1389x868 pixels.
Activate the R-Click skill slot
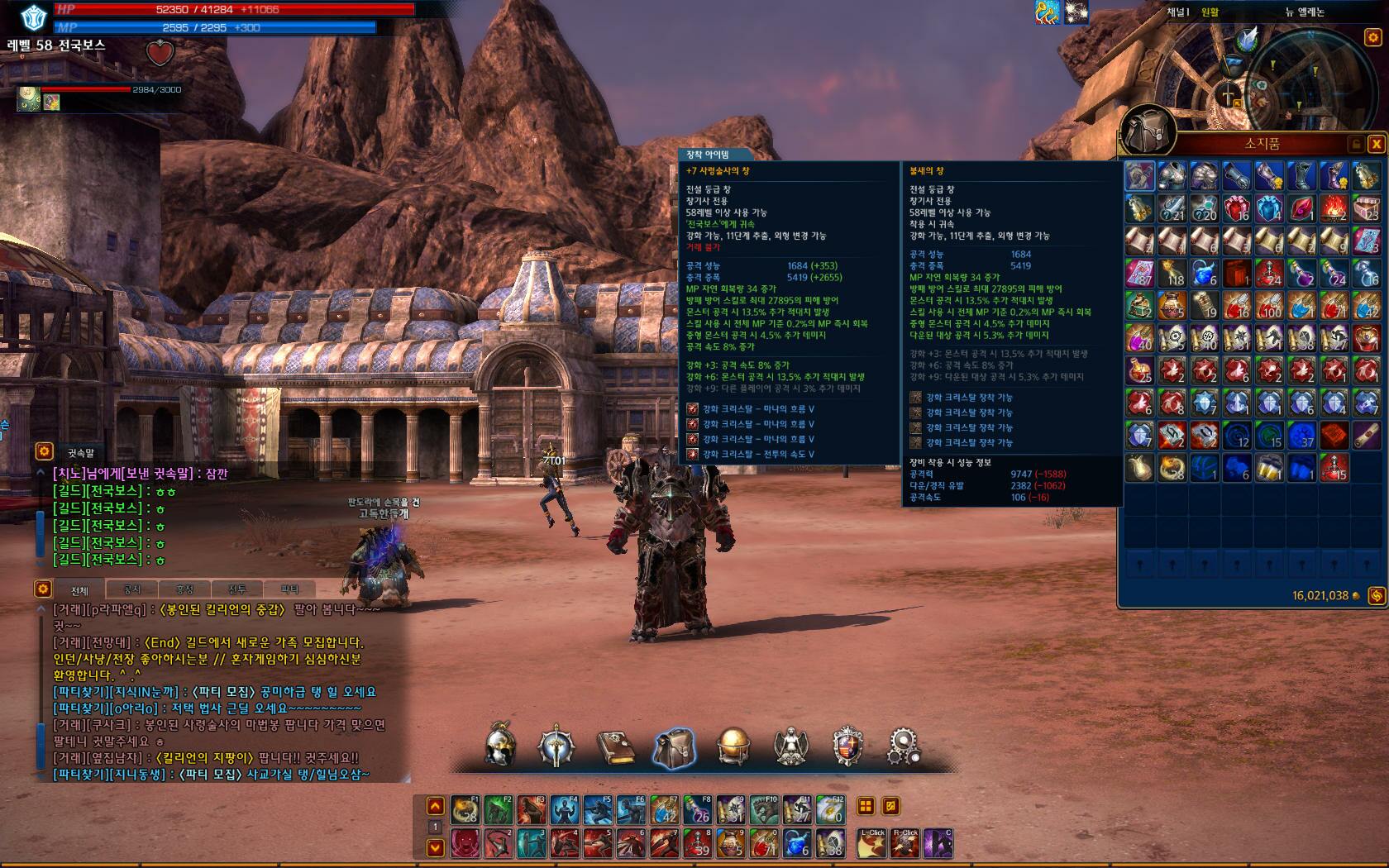[x=905, y=844]
